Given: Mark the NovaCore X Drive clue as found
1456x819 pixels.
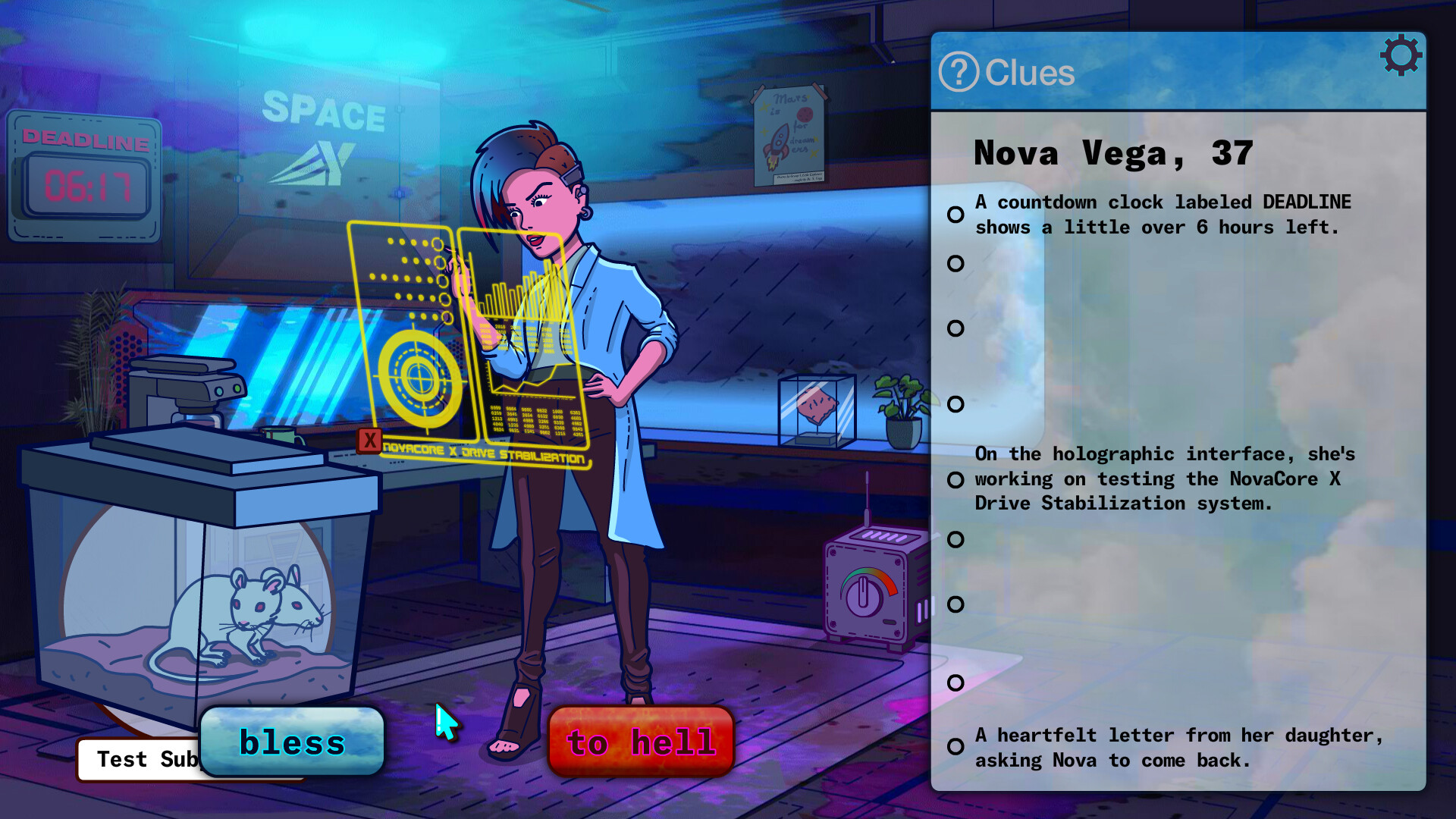Looking at the screenshot, I should tap(955, 479).
